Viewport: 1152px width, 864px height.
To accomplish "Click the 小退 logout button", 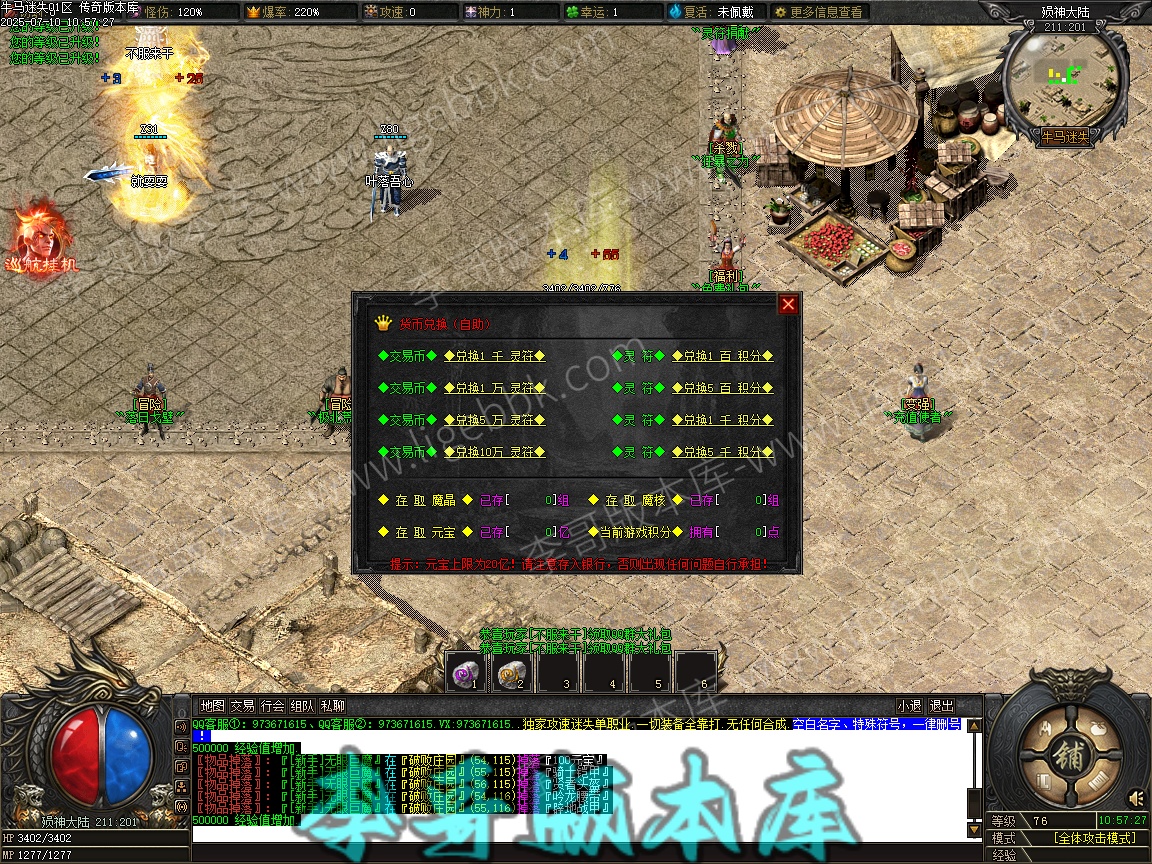I will [909, 706].
